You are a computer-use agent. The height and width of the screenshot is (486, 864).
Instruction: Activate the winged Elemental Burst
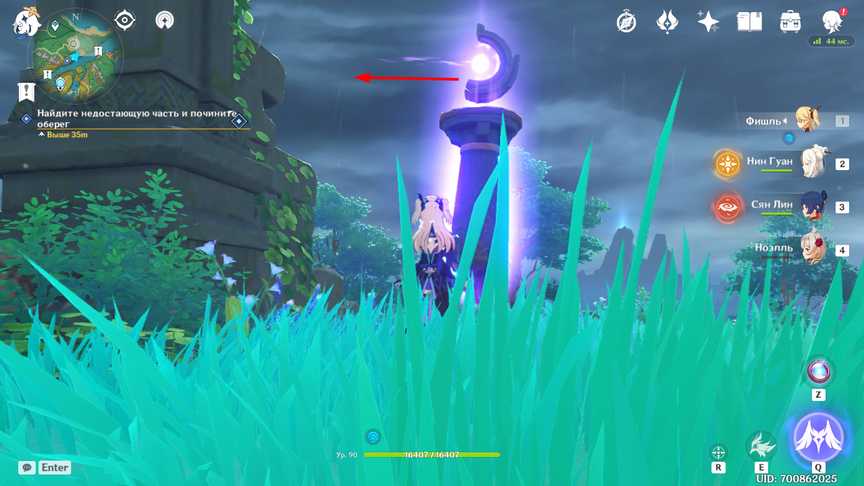click(818, 438)
